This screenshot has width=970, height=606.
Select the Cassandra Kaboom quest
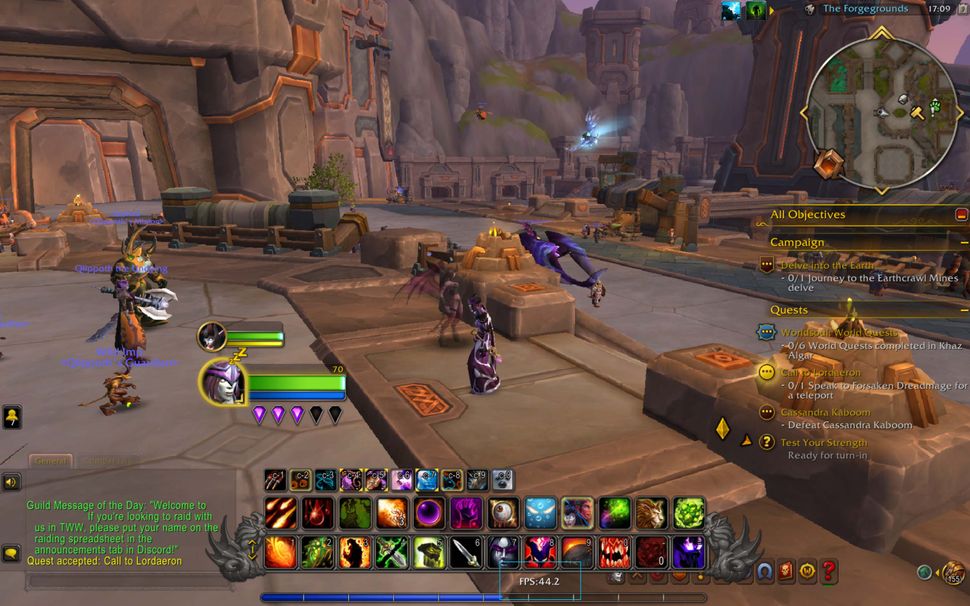pyautogui.click(x=825, y=412)
